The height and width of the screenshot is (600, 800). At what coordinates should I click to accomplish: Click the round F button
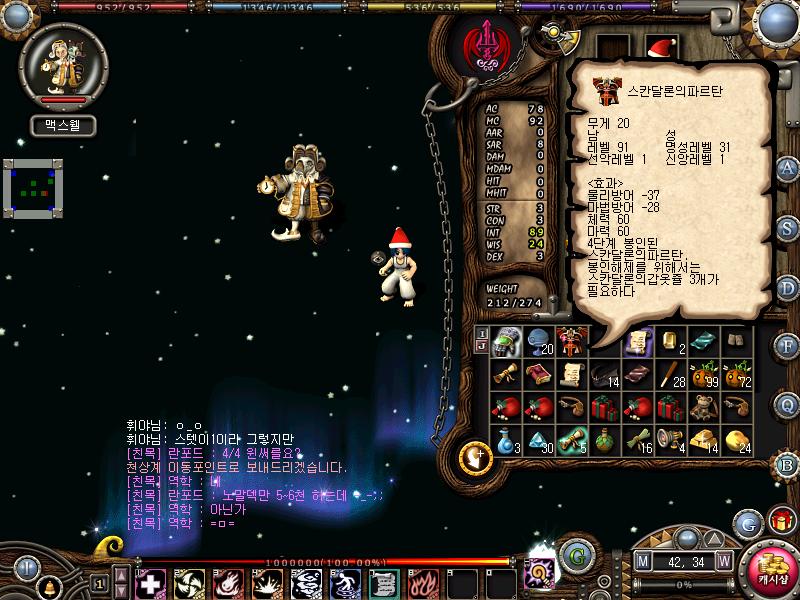click(x=787, y=345)
